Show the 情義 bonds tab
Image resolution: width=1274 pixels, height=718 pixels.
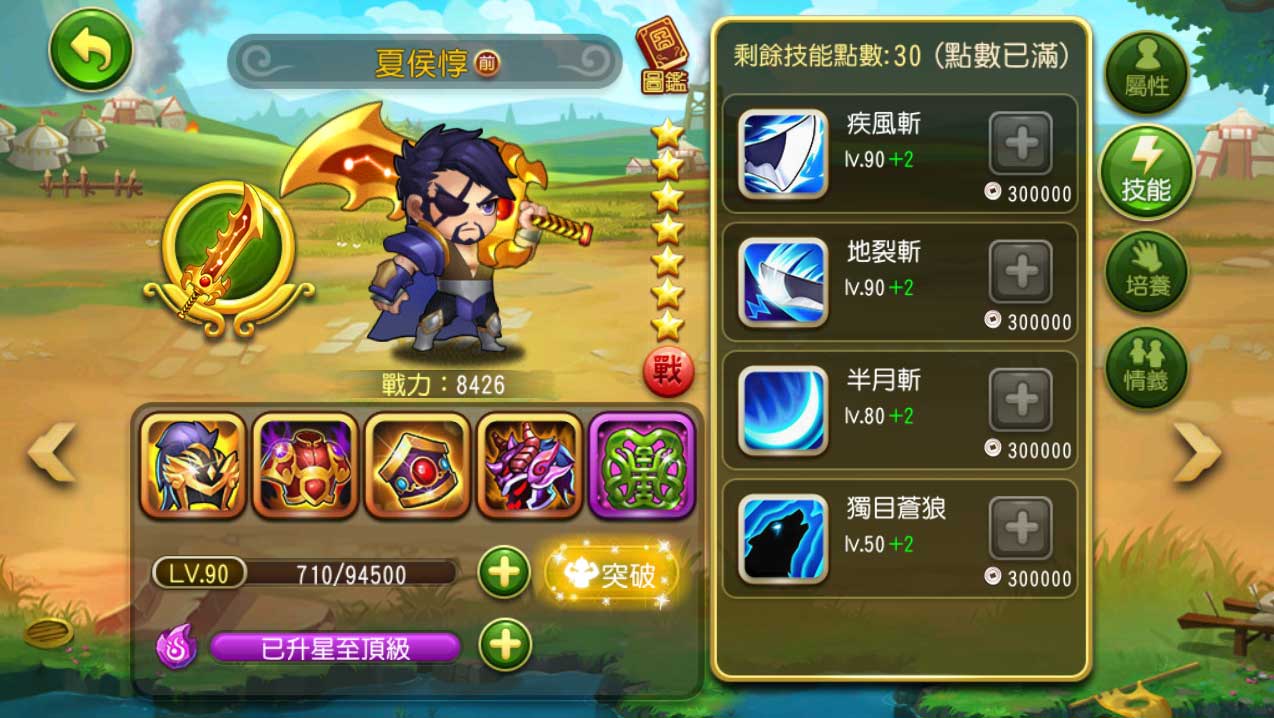tap(1146, 367)
